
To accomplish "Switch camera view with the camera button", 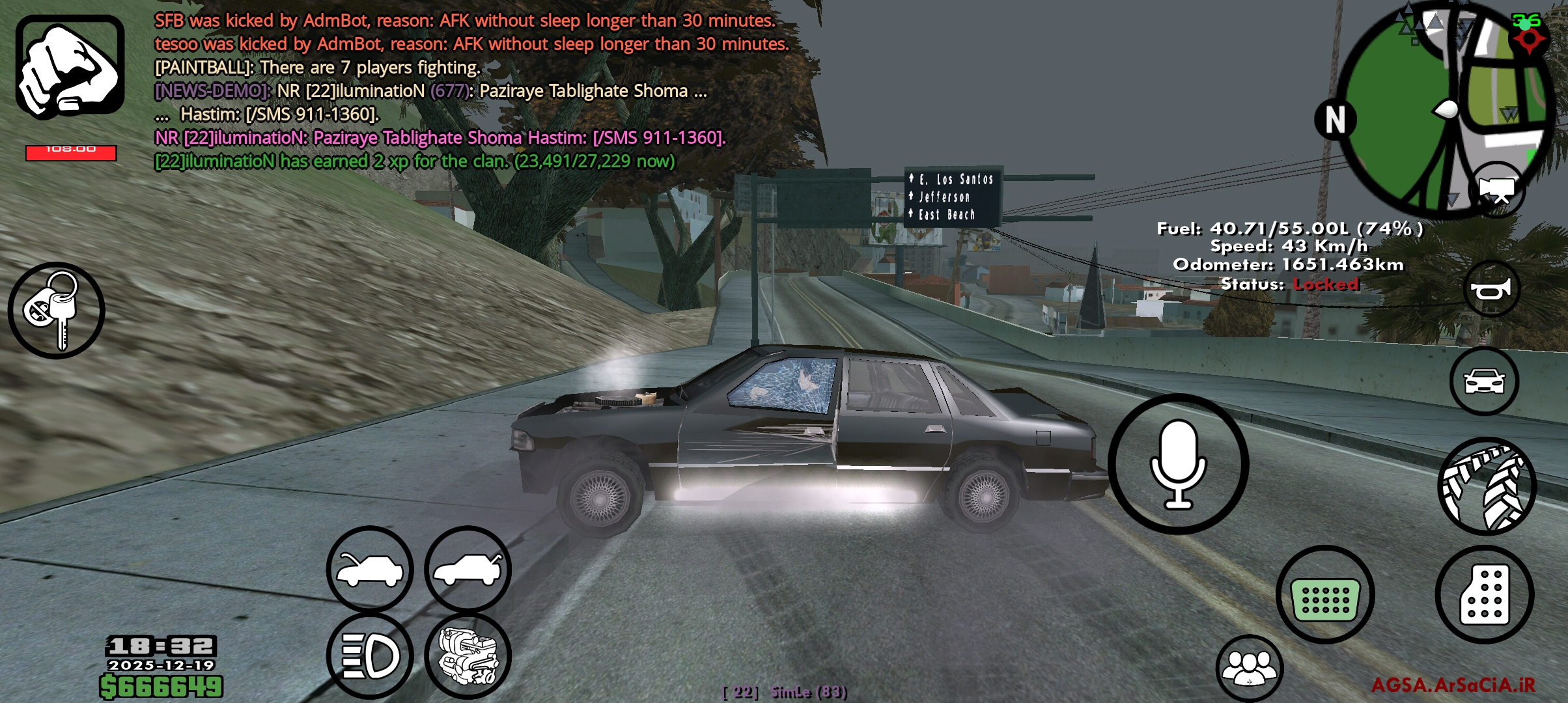I will coord(1497,190).
